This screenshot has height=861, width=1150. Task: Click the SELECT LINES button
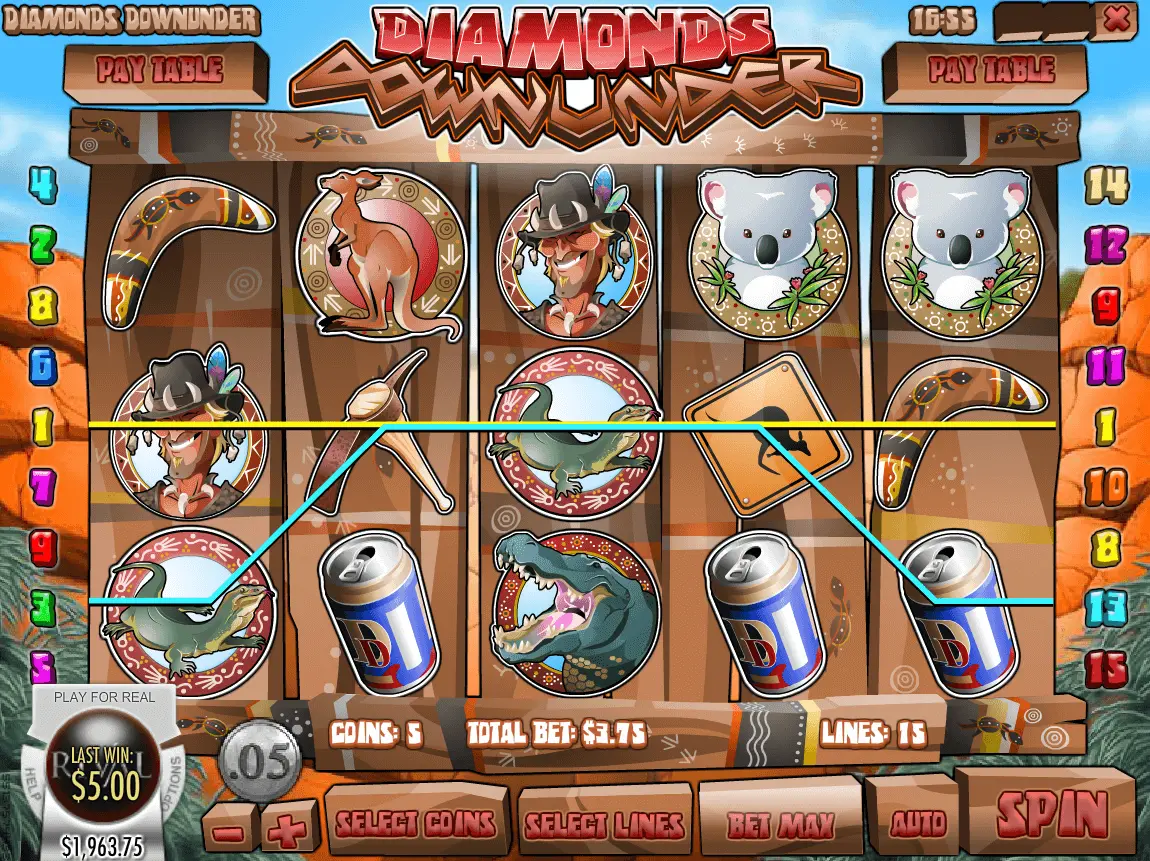(605, 824)
